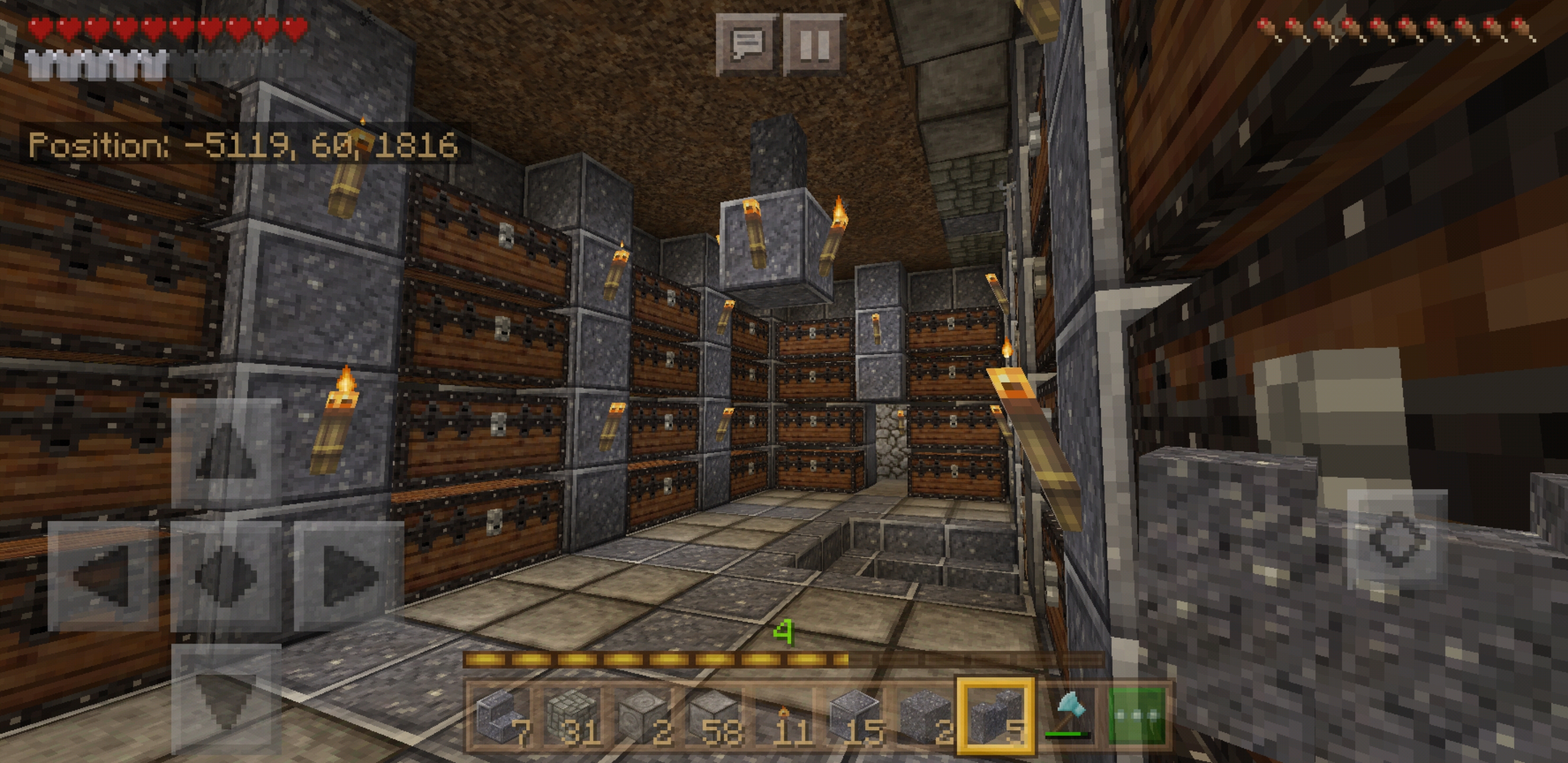Screen dimensions: 1568x763
Task: Select the stone stairs hotbar slot
Action: [x=501, y=717]
